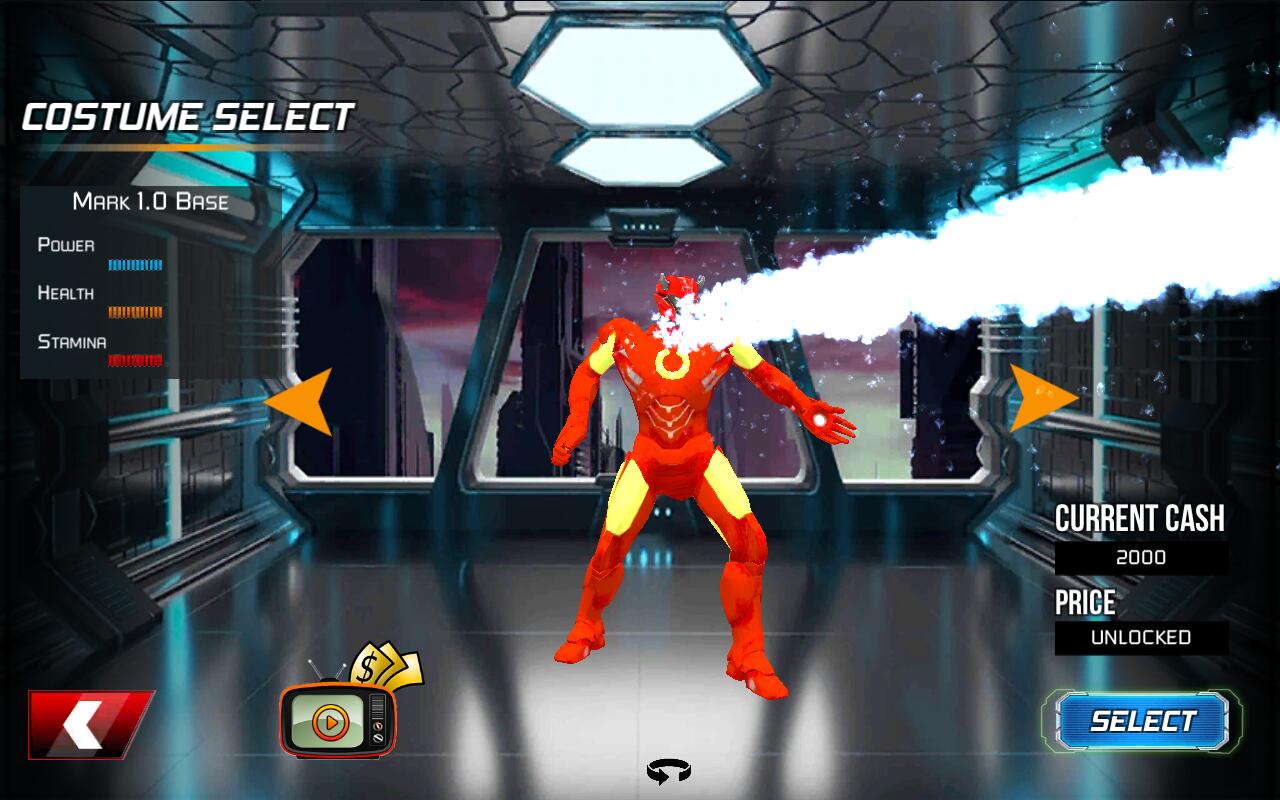Viewport: 1280px width, 800px height.
Task: Click the rotate character icon
Action: (x=668, y=771)
